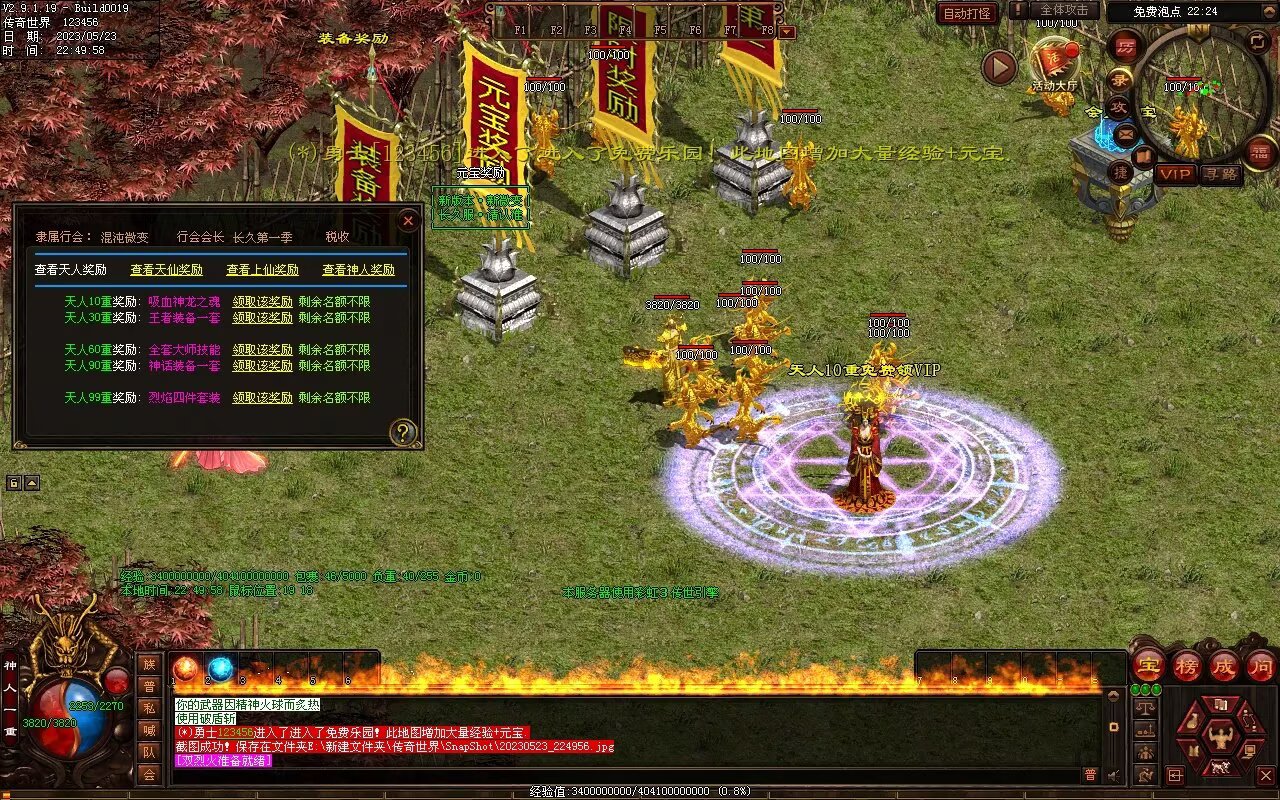Activate the 寻路 pathfinding button
1280x800 pixels.
click(1220, 174)
